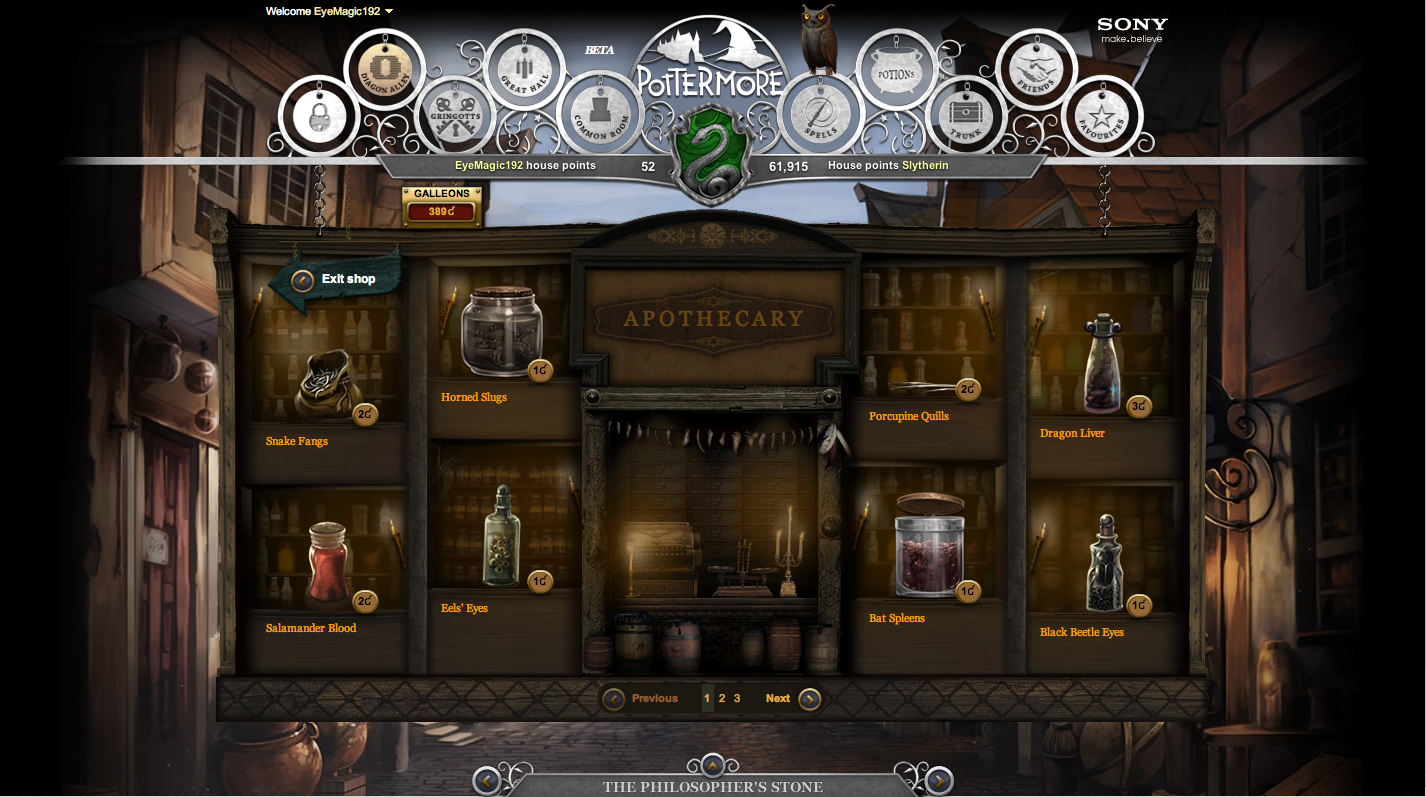Viewport: 1426px width, 797px height.
Task: Click the owl perched on the logo
Action: [x=820, y=40]
